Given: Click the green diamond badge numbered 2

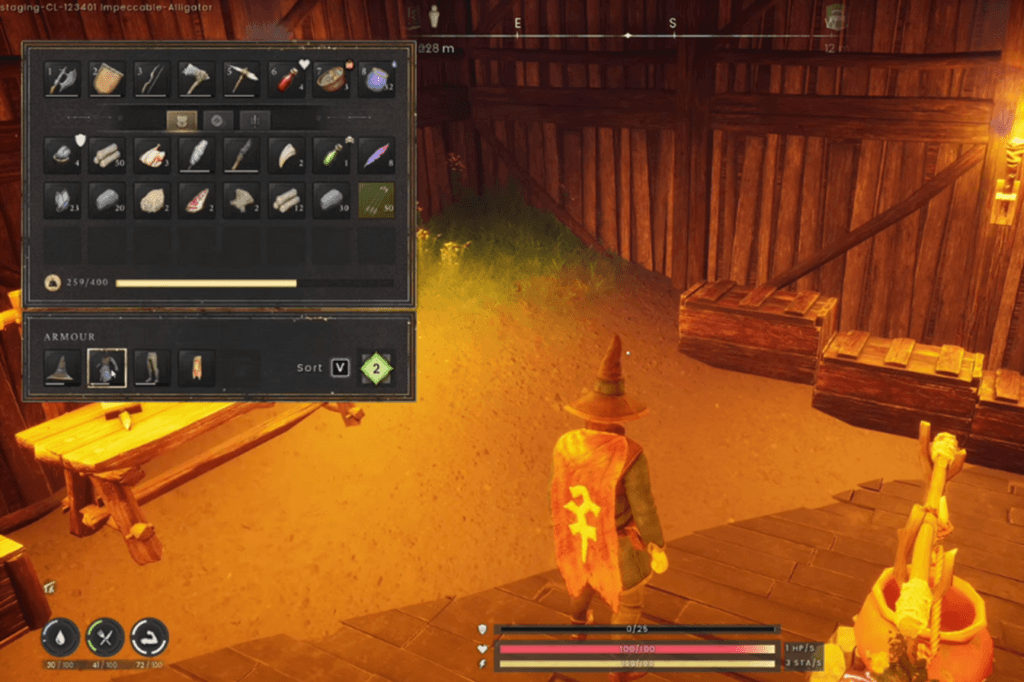Looking at the screenshot, I should [377, 368].
